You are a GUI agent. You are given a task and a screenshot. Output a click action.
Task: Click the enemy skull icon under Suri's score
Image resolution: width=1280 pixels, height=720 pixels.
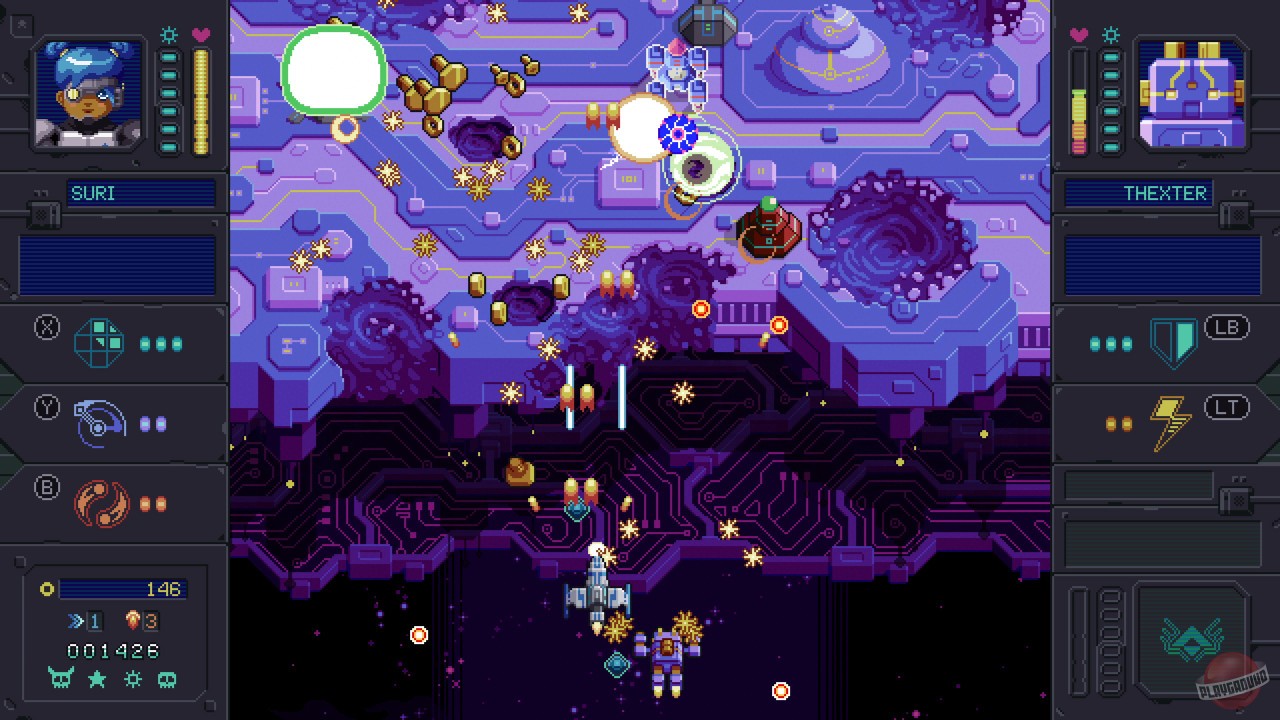(x=61, y=679)
